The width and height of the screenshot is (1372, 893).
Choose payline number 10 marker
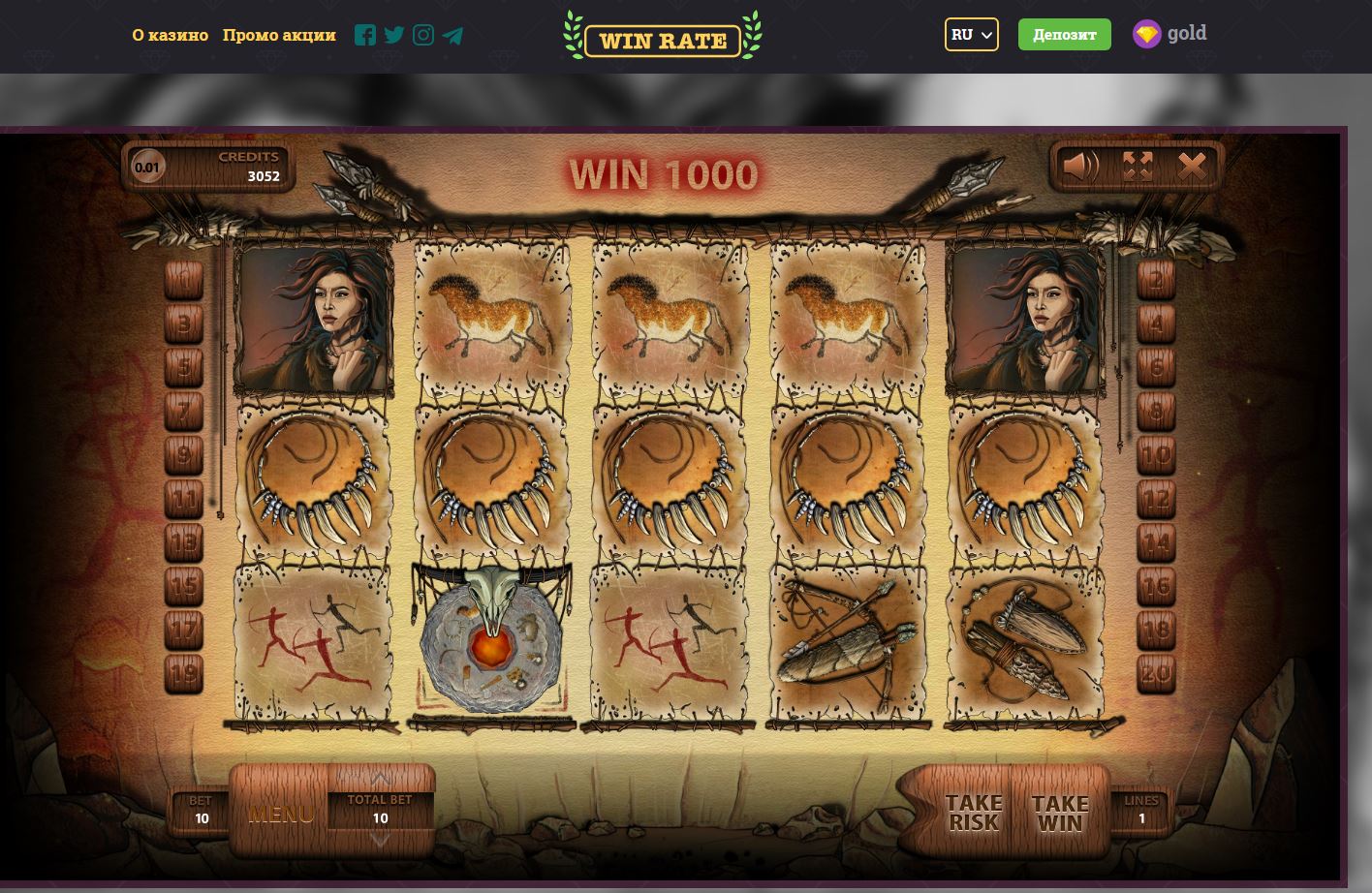click(x=1156, y=454)
